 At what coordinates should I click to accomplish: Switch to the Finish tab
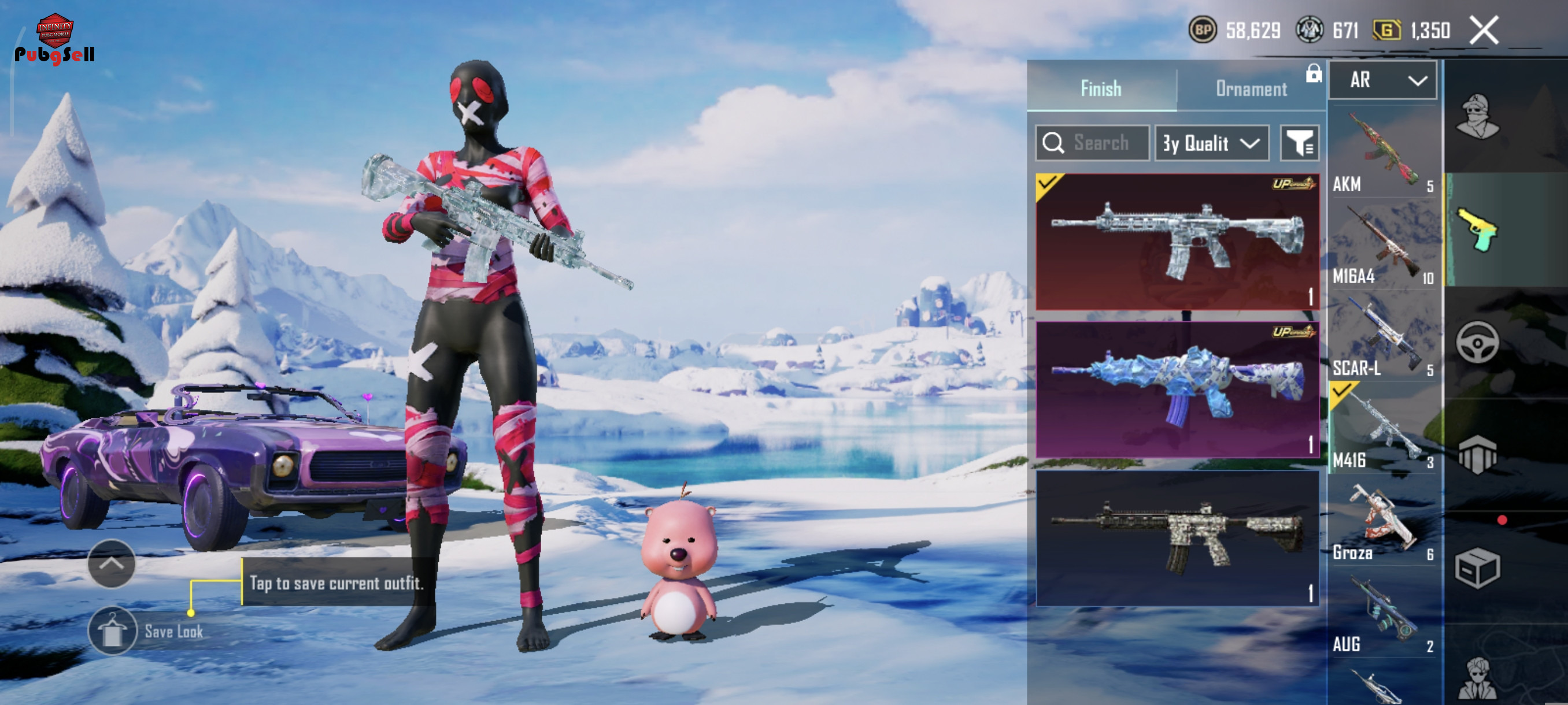coord(1100,89)
